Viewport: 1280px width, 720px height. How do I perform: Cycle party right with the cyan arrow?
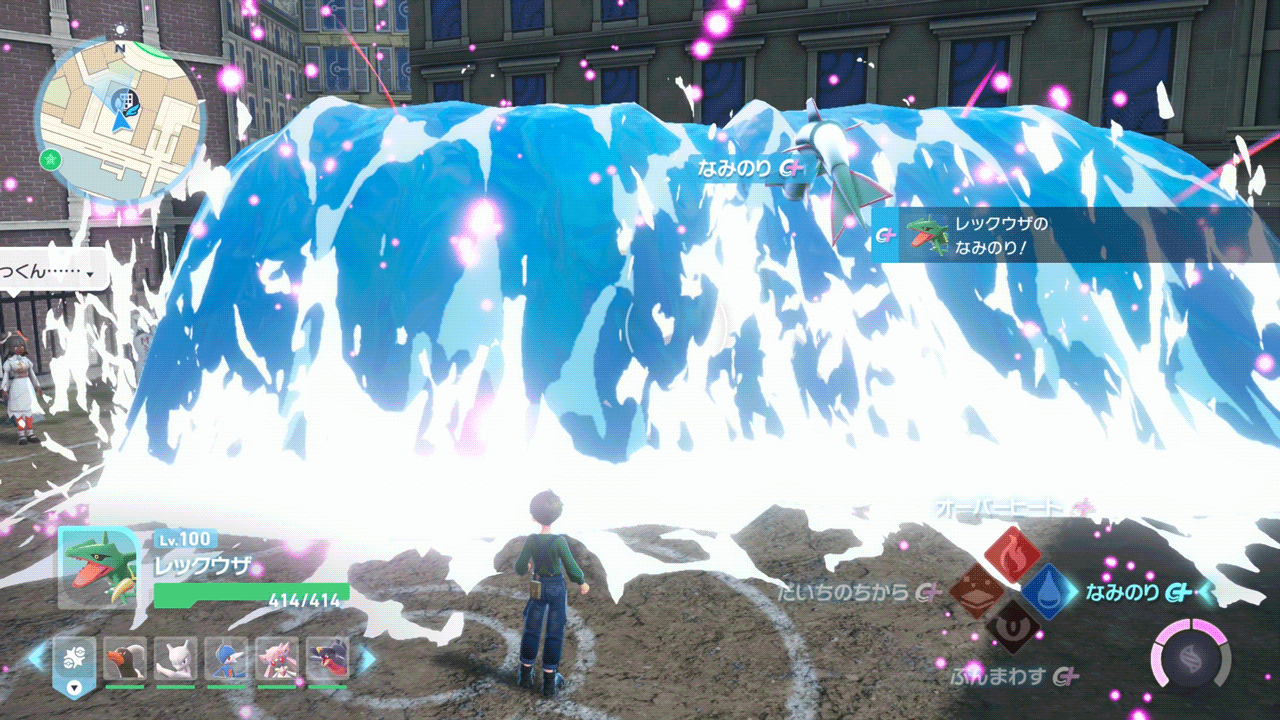point(367,658)
